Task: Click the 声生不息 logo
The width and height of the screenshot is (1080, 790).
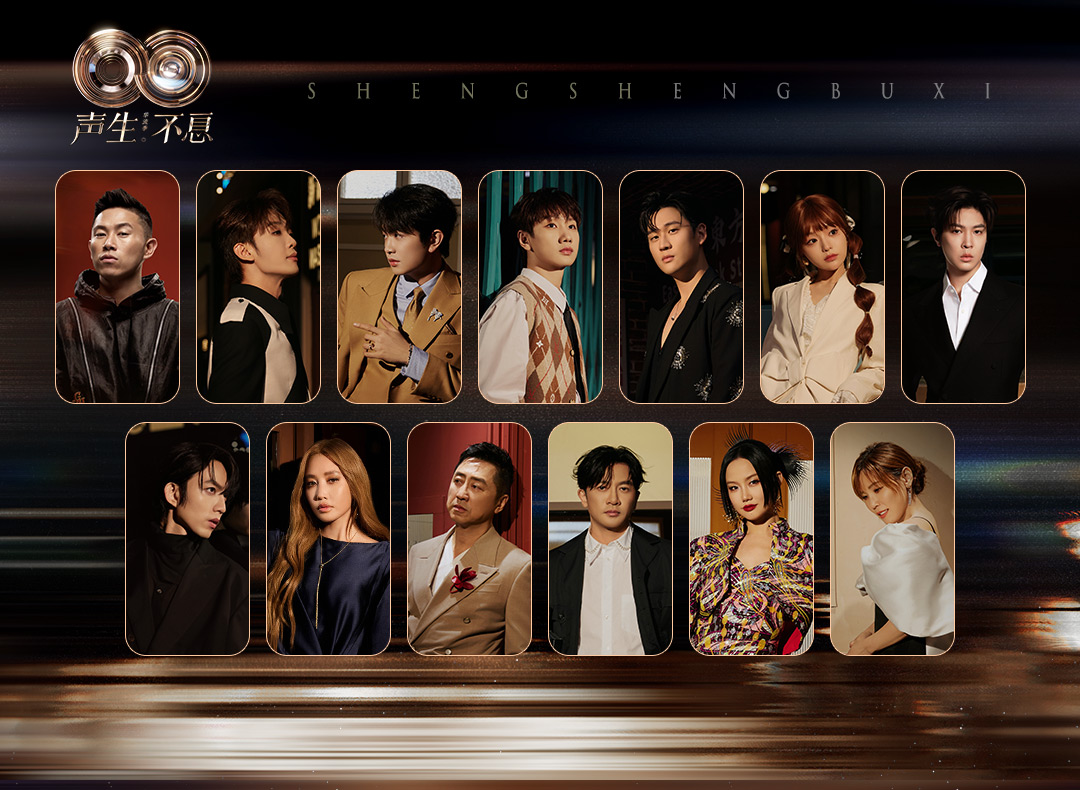Action: coord(142,87)
